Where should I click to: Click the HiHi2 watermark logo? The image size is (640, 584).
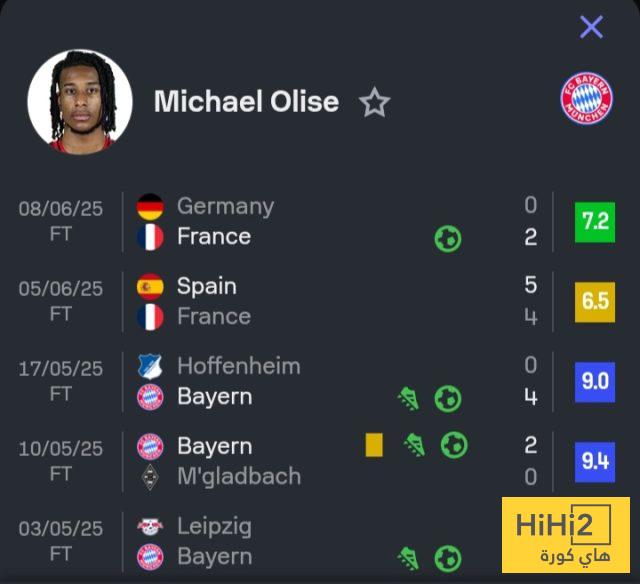pyautogui.click(x=565, y=535)
